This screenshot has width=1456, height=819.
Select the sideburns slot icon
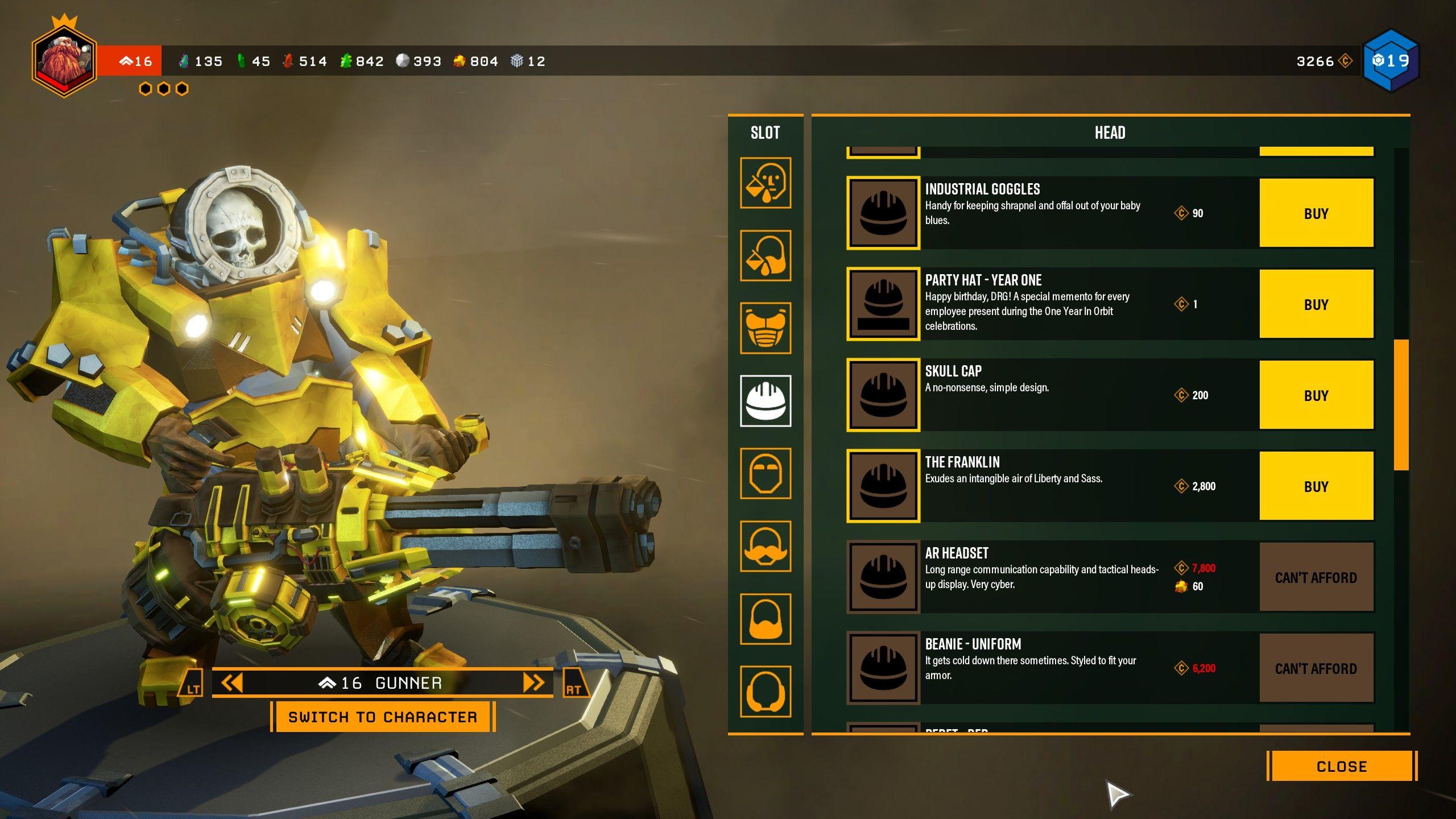(765, 692)
